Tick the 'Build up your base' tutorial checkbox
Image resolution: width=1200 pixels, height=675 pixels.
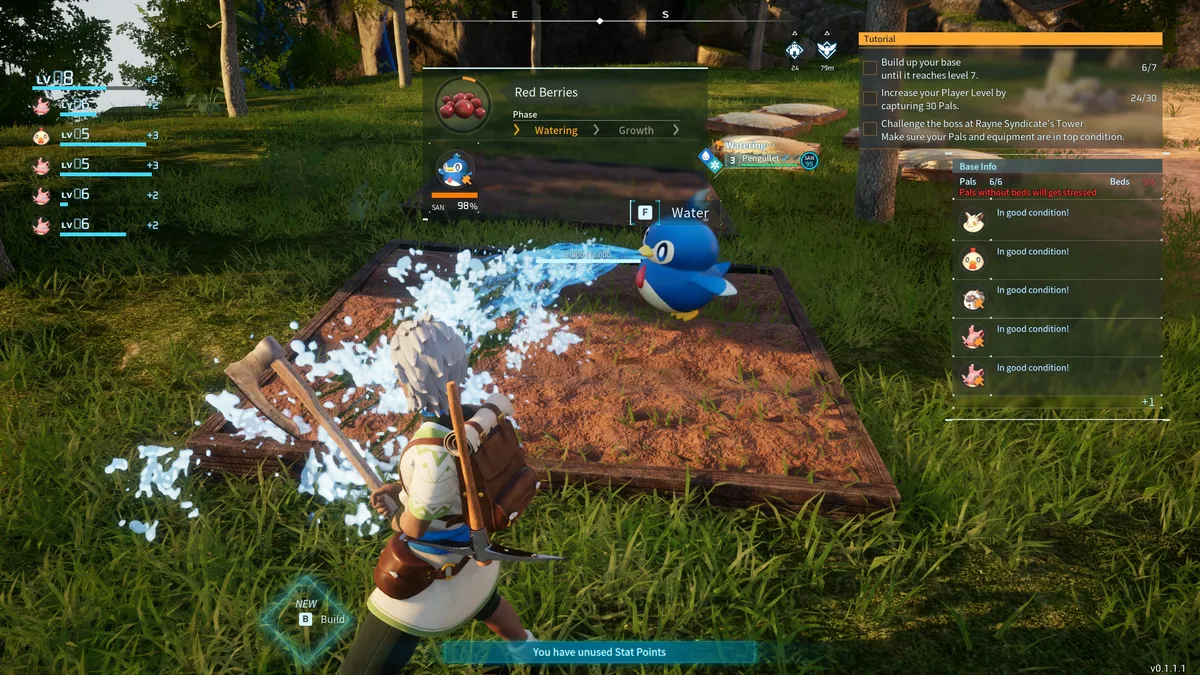[x=870, y=68]
